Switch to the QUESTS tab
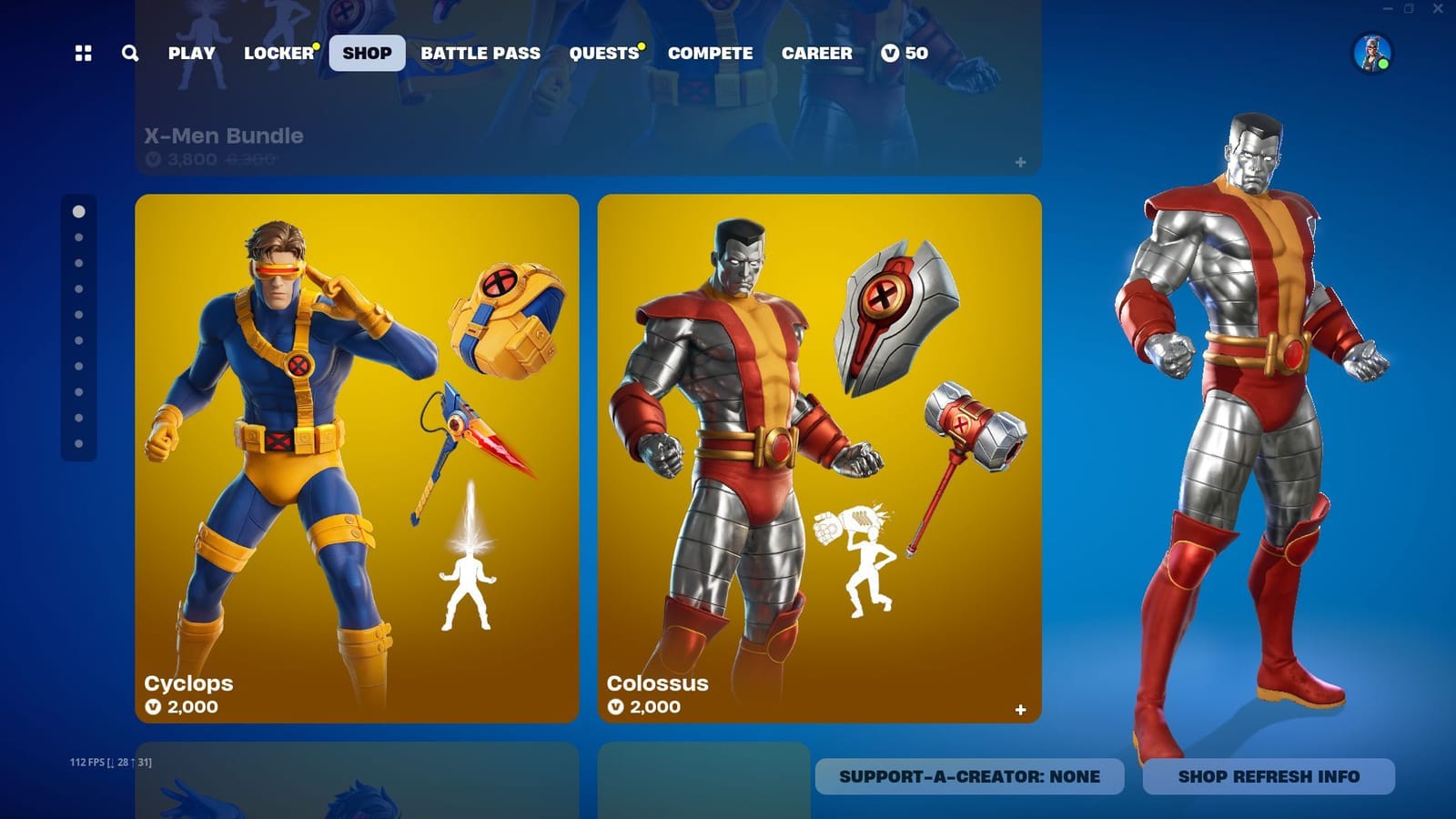1456x819 pixels. (603, 53)
